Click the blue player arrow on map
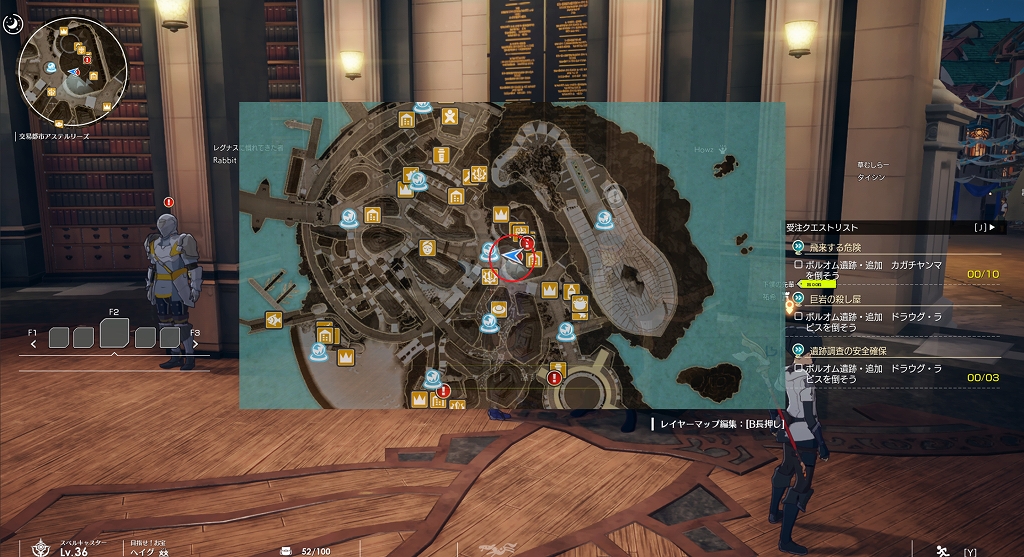1024x557 pixels. 513,257
